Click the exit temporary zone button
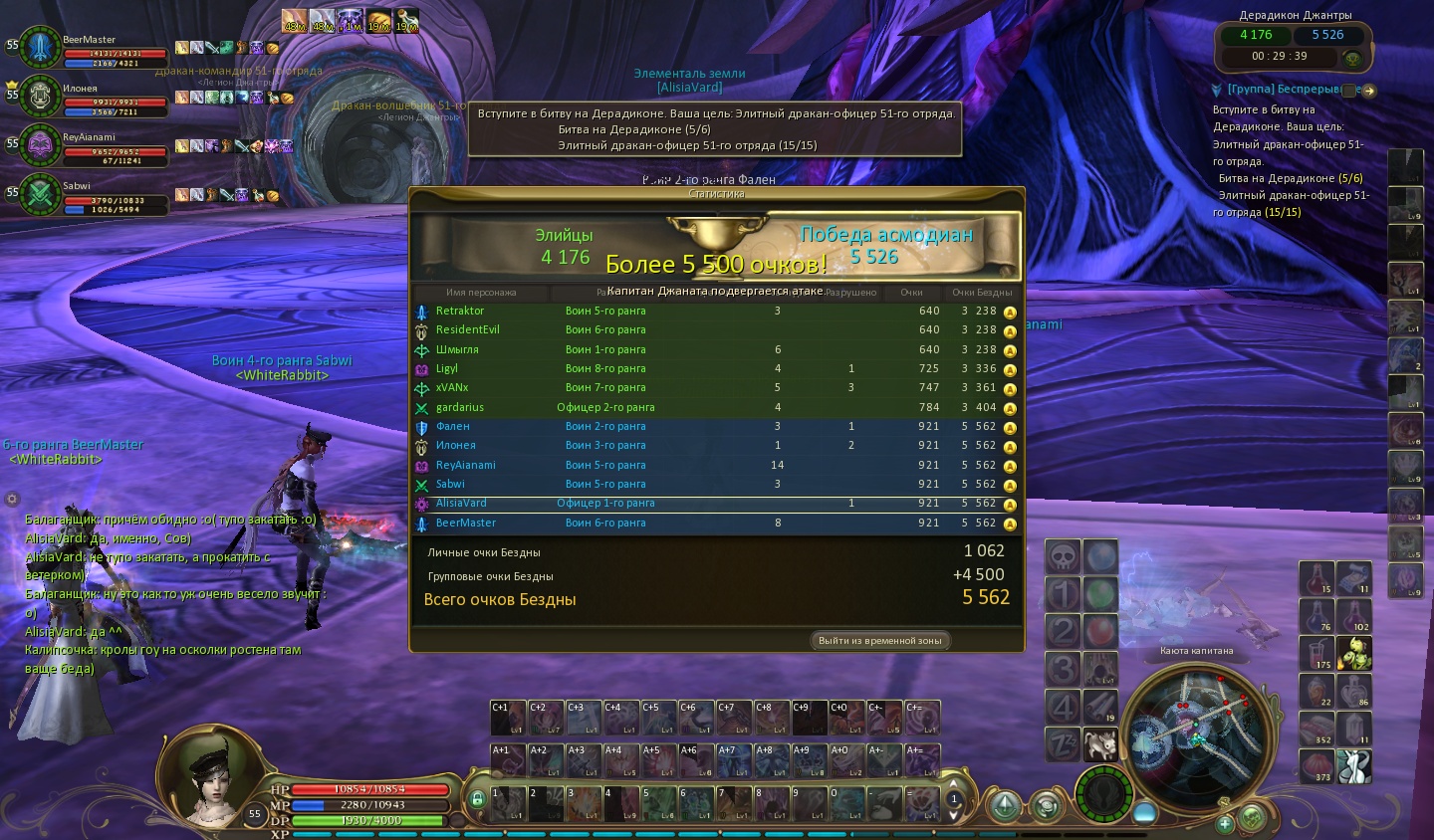 pos(879,640)
